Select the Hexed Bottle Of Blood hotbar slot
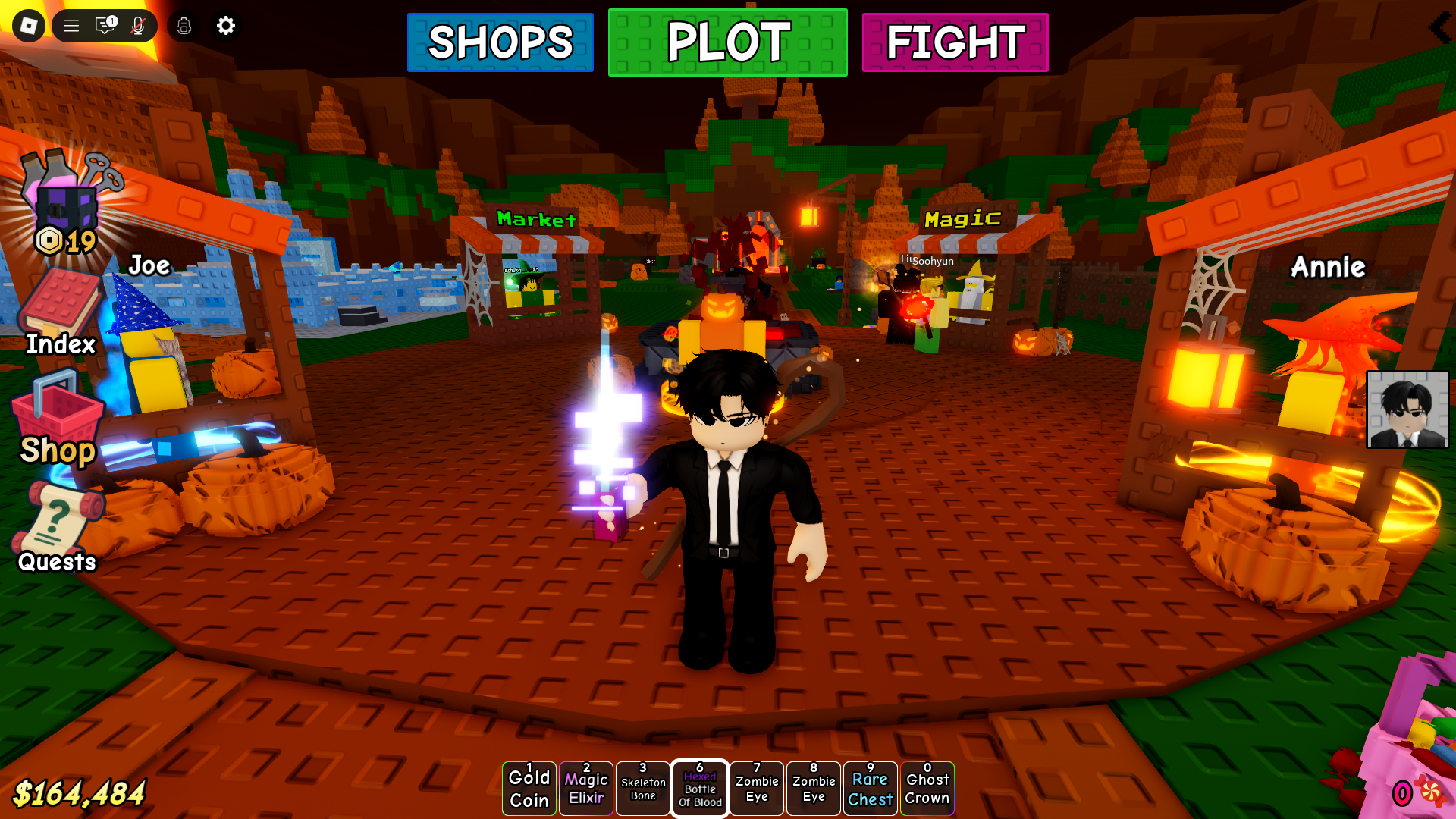 click(x=699, y=788)
